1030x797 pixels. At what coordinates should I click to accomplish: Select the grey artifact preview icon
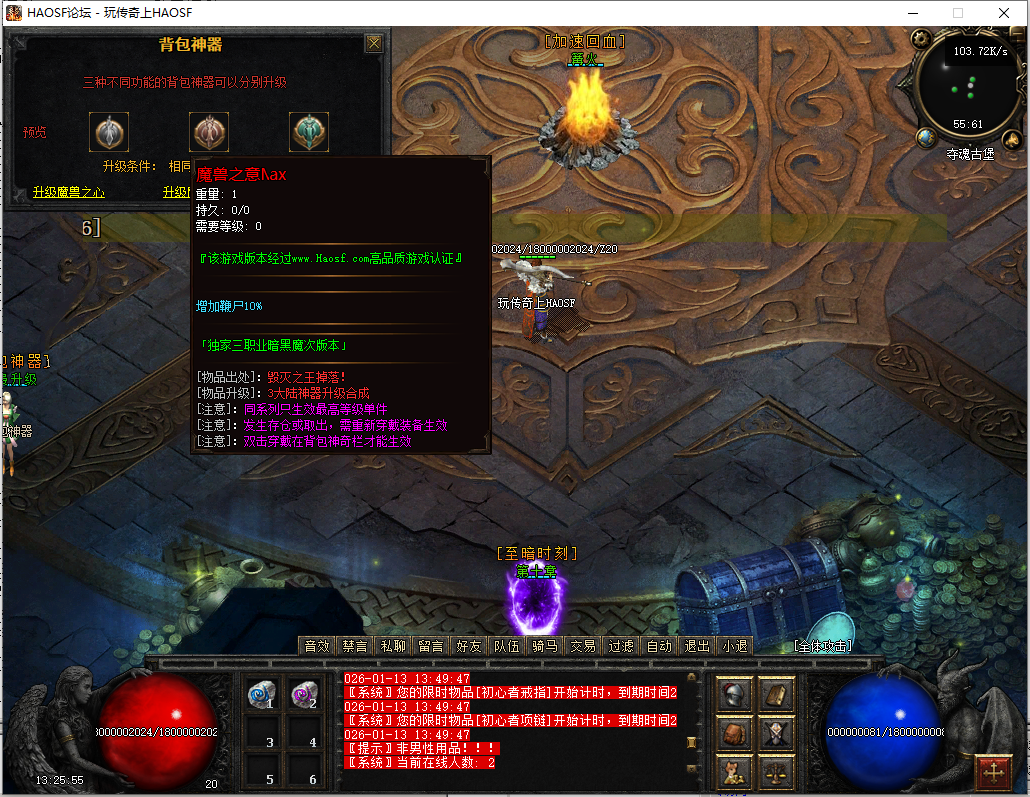point(109,132)
